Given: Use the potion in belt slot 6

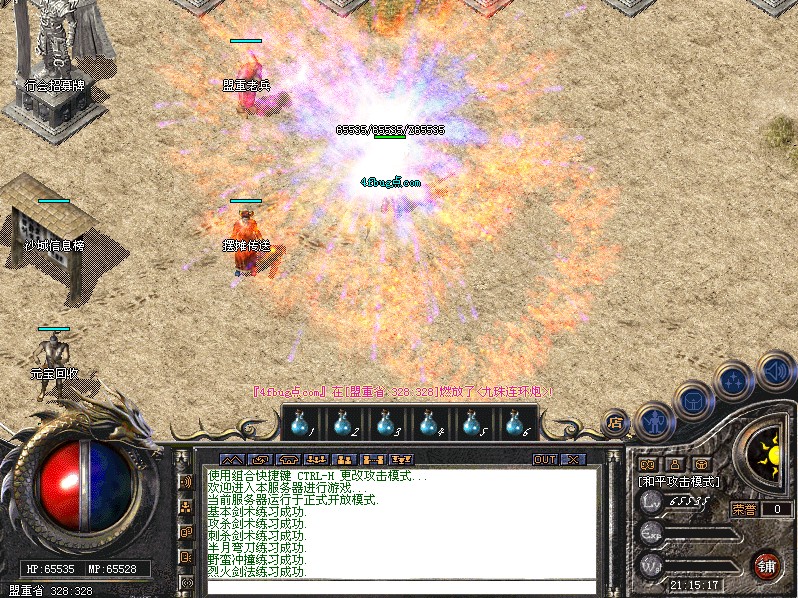Looking at the screenshot, I should click(514, 425).
